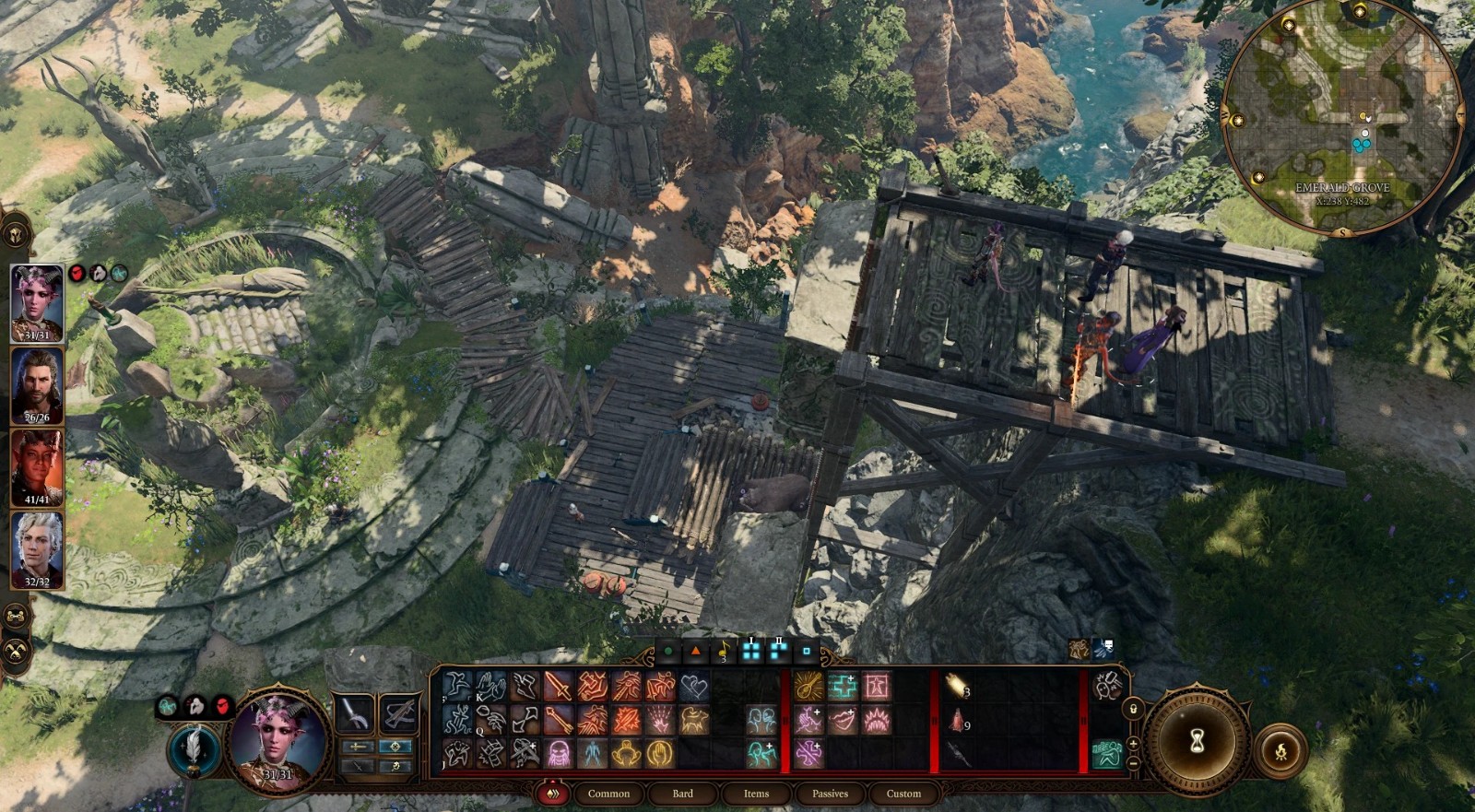This screenshot has width=1475, height=812.
Task: Select the Custom hotbar tab
Action: (903, 794)
